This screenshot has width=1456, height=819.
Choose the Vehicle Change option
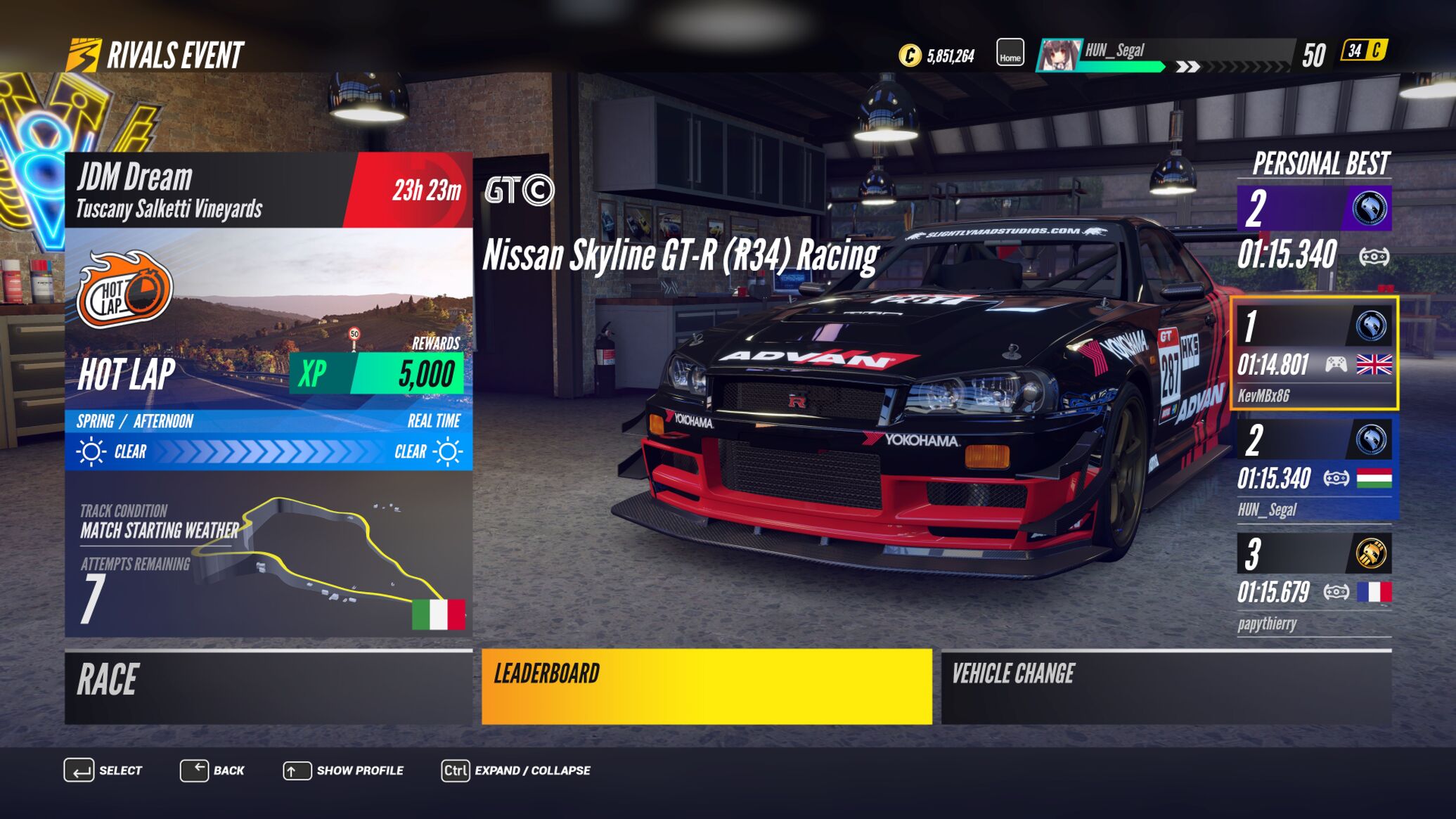click(1166, 687)
